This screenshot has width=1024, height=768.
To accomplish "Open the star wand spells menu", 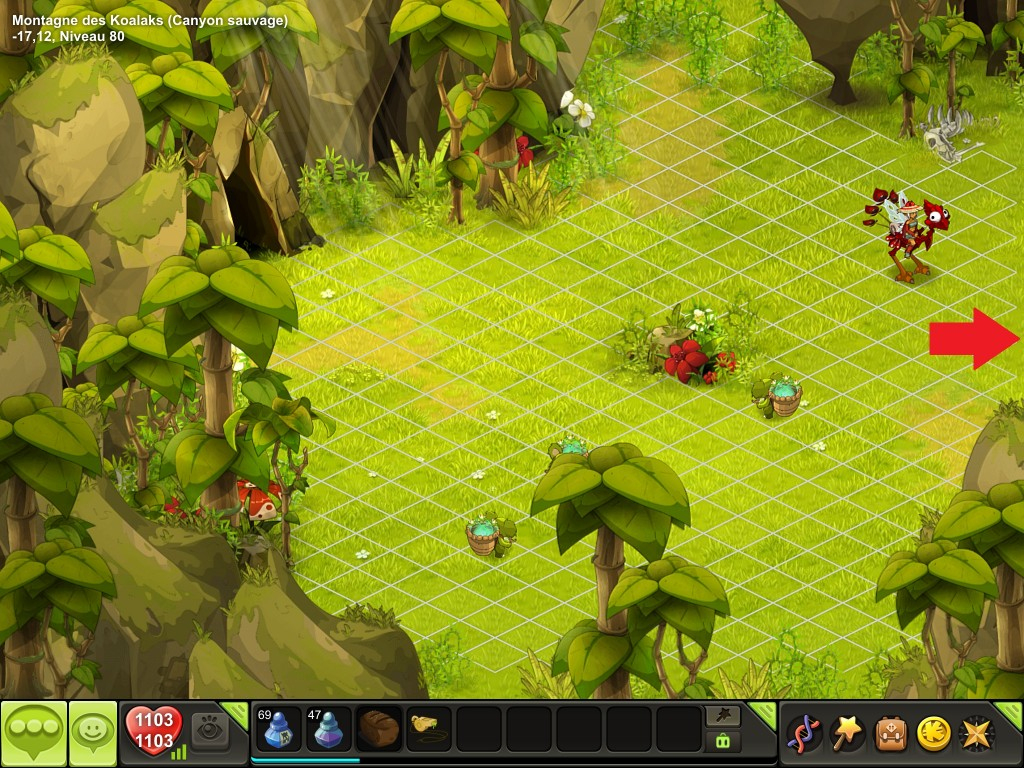I will click(x=848, y=733).
